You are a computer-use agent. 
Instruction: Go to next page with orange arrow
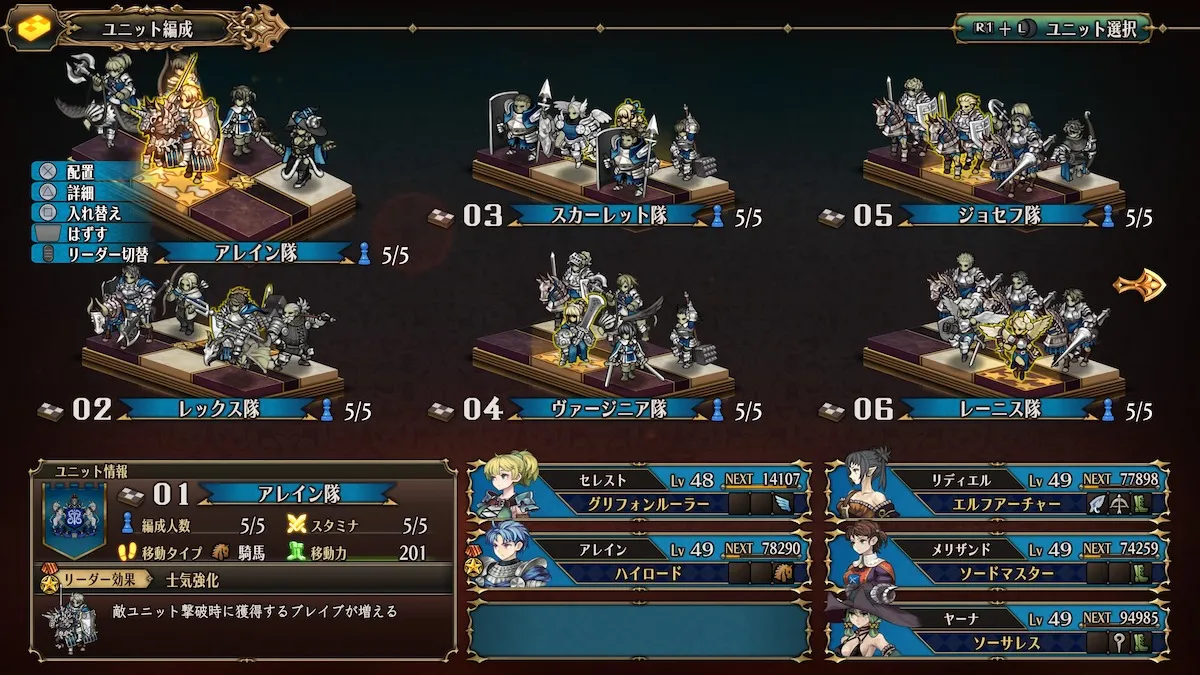1140,286
